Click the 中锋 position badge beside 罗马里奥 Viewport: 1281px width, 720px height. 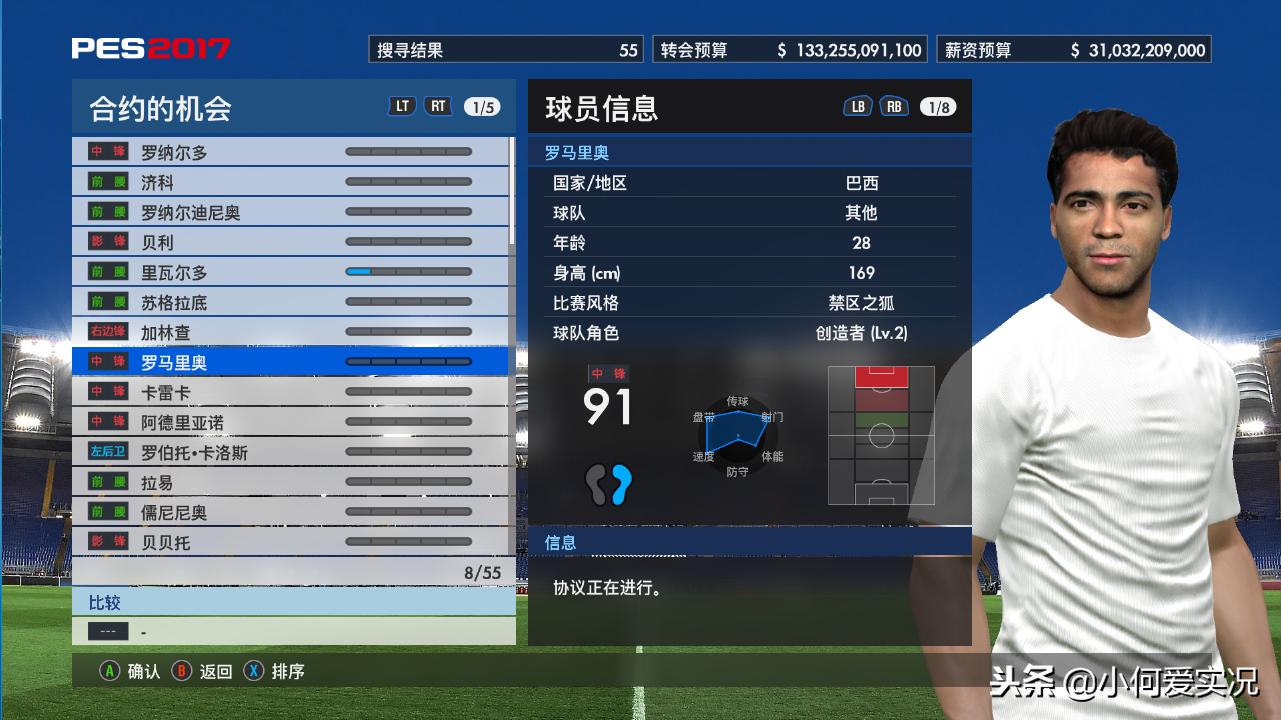(109, 362)
